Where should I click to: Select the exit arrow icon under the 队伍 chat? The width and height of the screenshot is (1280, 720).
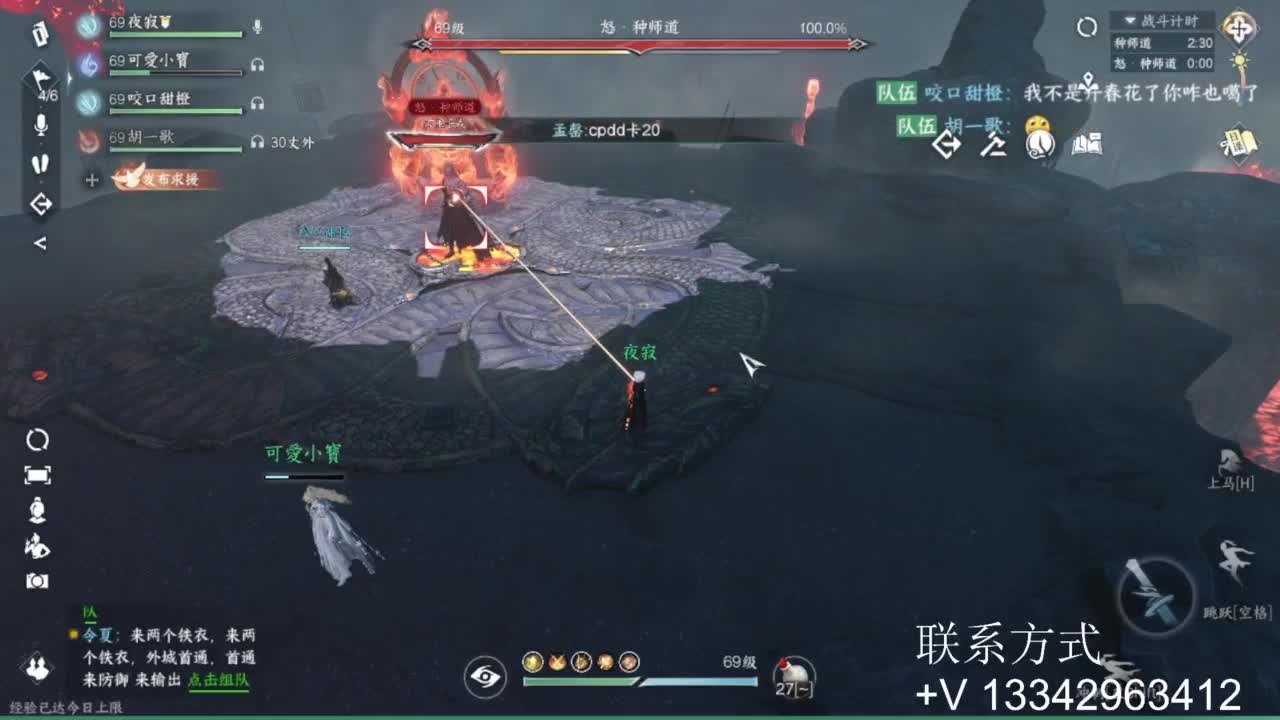[946, 145]
